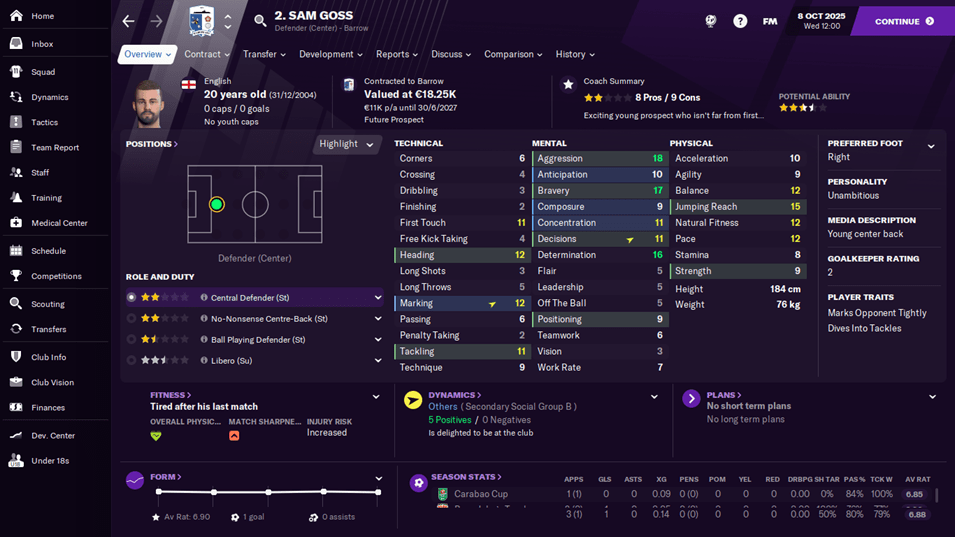Open the attribute Highlight dropdown
Image resolution: width=955 pixels, height=537 pixels.
[x=346, y=144]
